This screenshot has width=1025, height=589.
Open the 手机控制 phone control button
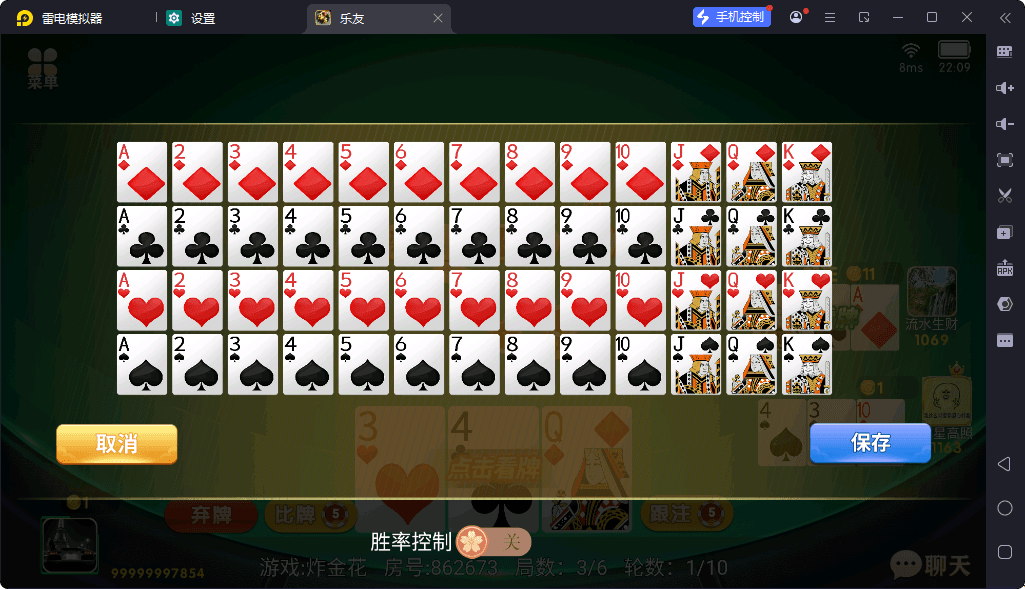(731, 17)
